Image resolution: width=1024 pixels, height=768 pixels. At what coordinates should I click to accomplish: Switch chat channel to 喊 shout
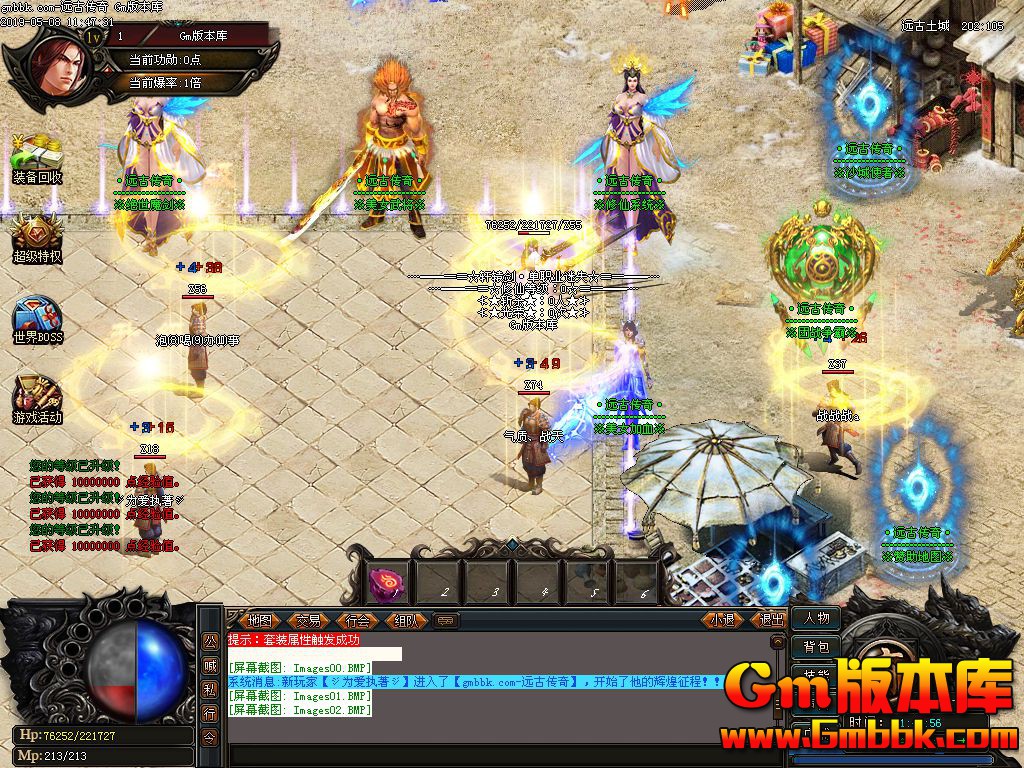[x=210, y=665]
